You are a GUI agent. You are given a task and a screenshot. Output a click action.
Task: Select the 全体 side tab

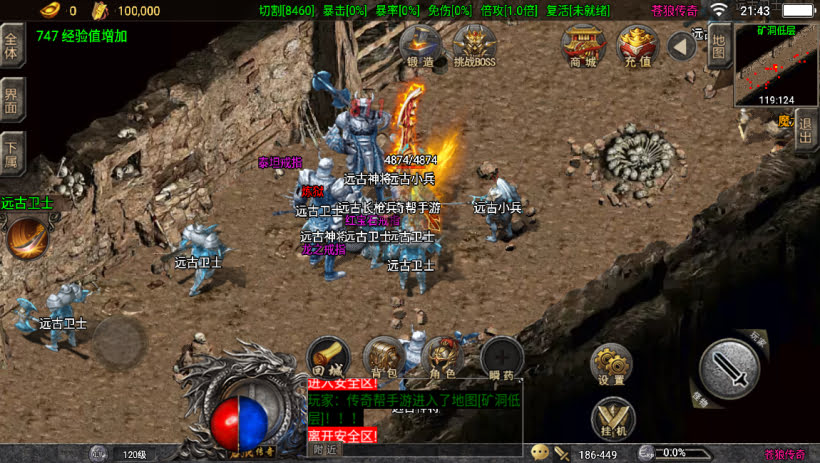pyautogui.click(x=12, y=47)
